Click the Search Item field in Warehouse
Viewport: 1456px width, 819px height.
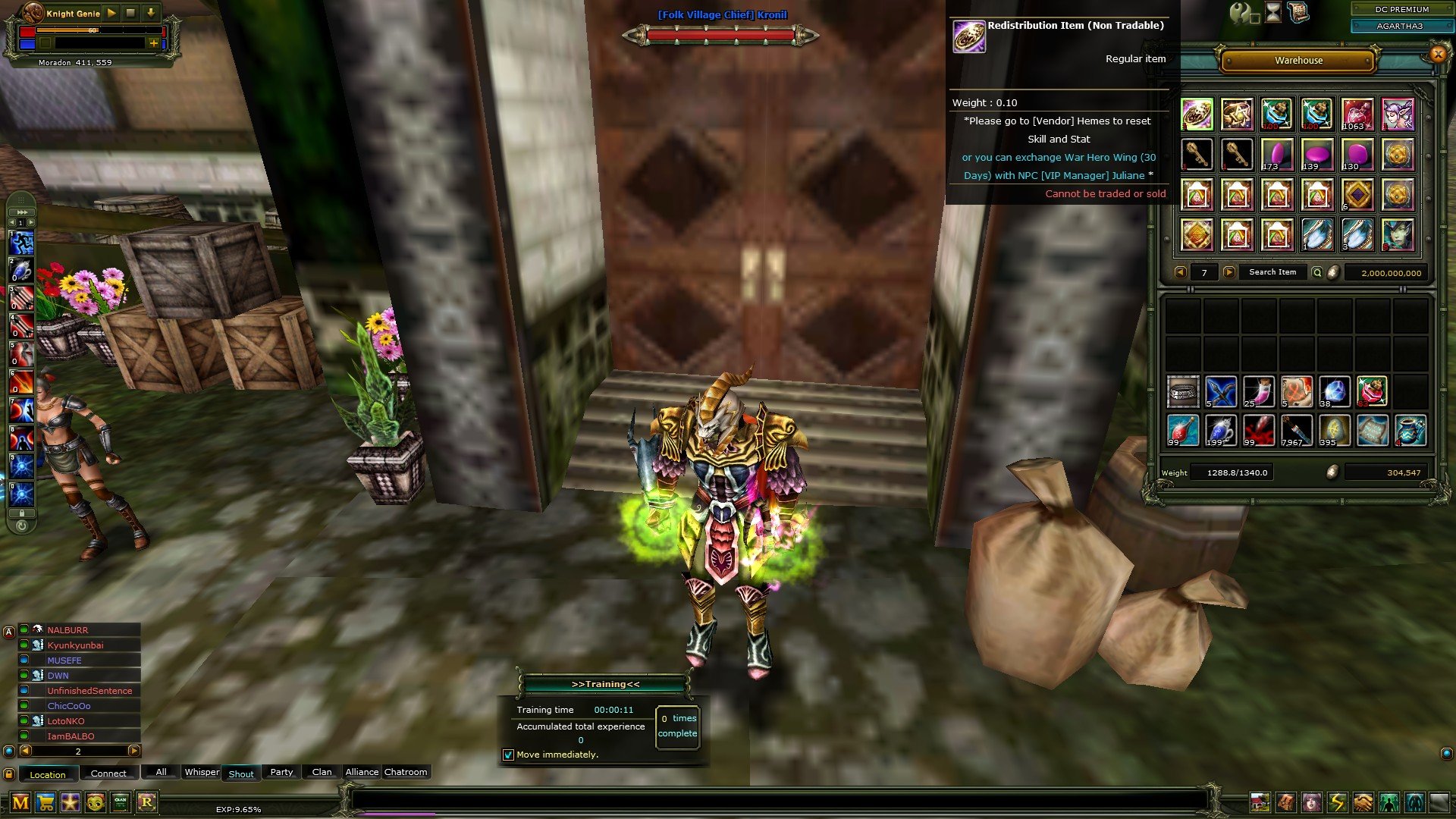[x=1272, y=272]
